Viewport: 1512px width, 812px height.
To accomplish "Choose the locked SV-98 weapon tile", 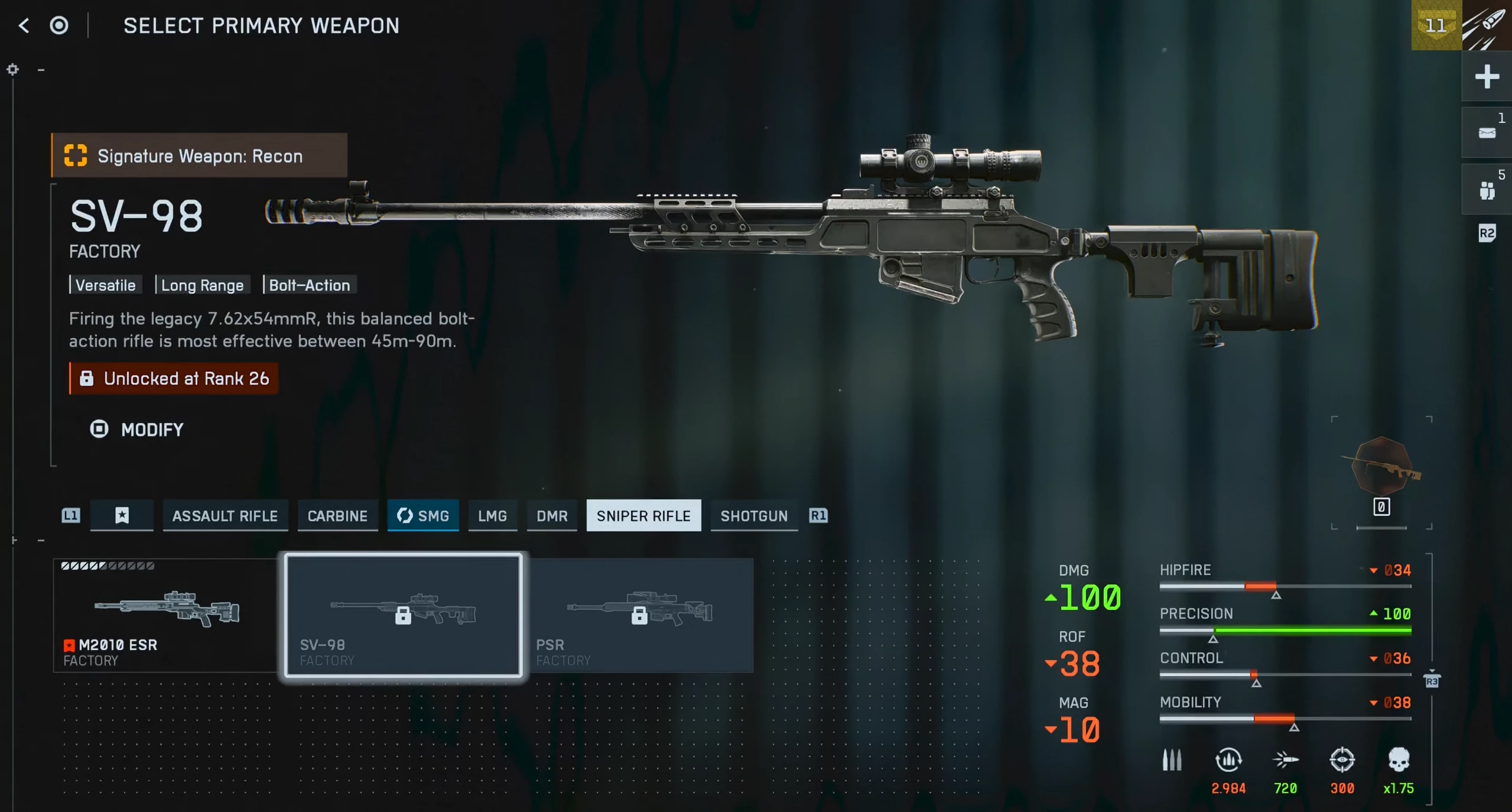I will (x=404, y=615).
